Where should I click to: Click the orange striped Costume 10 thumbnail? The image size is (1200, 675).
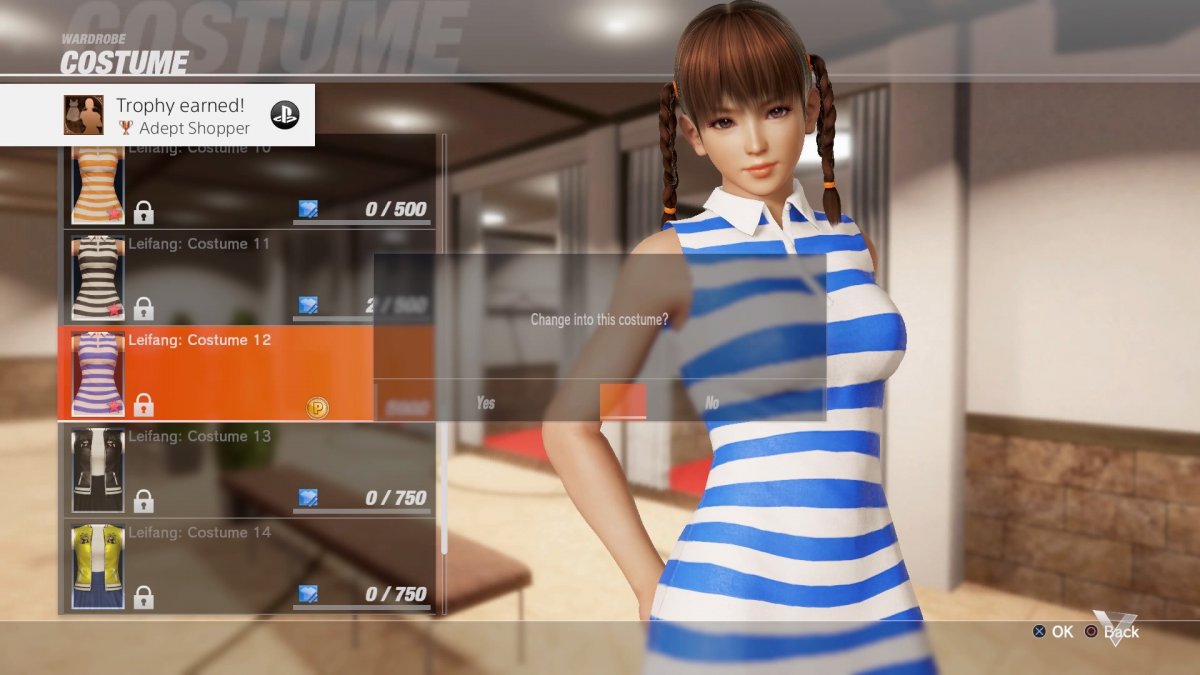pos(98,186)
